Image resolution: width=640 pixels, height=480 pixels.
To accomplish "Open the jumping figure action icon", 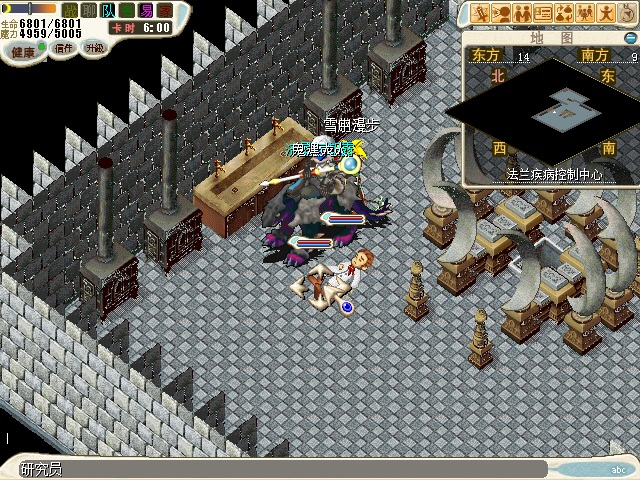I will pos(606,13).
